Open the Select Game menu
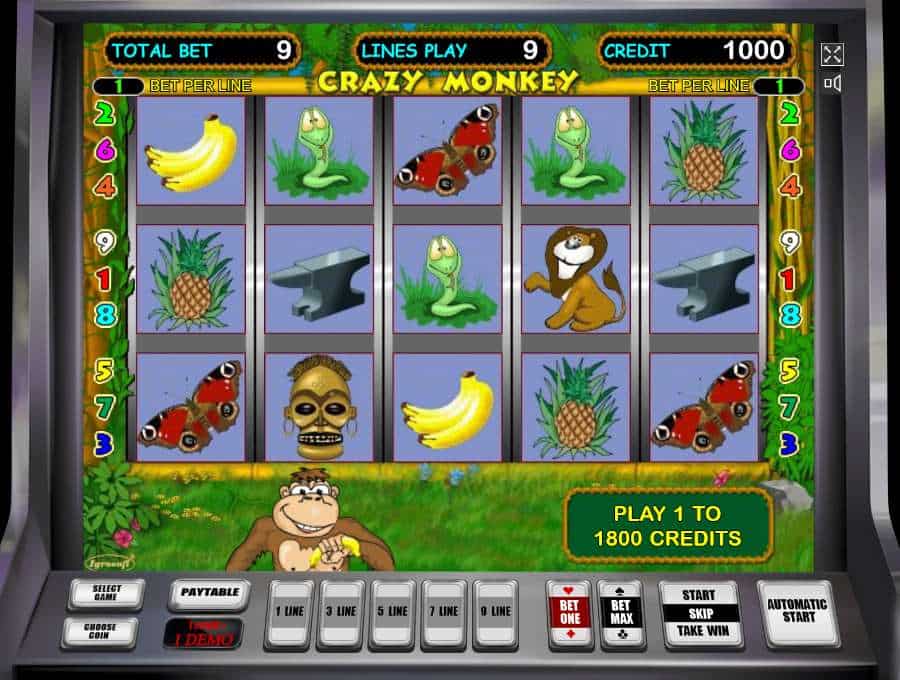The image size is (900, 680). (x=106, y=595)
